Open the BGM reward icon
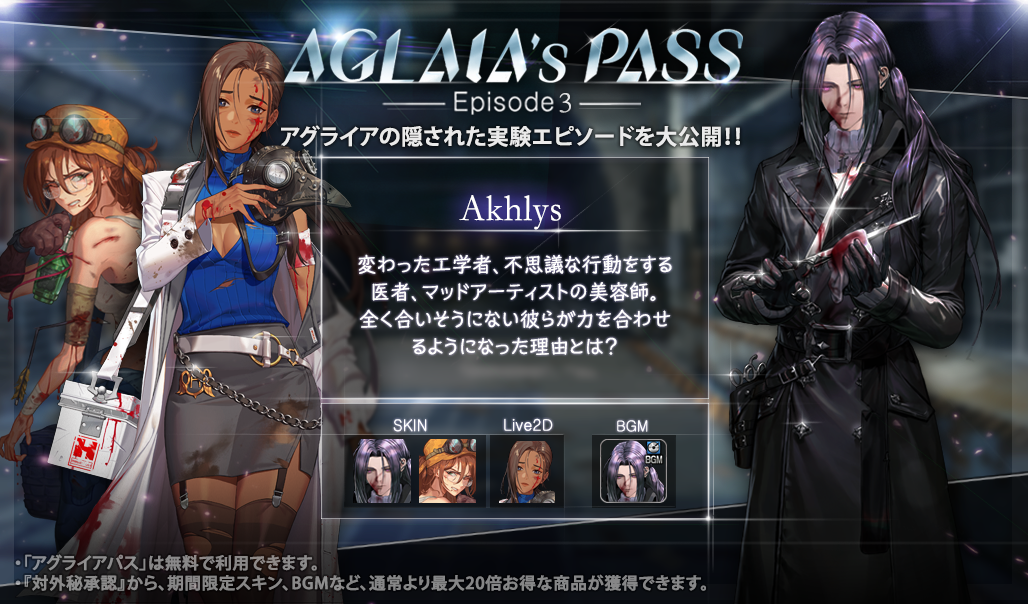This screenshot has width=1028, height=604. pos(633,470)
